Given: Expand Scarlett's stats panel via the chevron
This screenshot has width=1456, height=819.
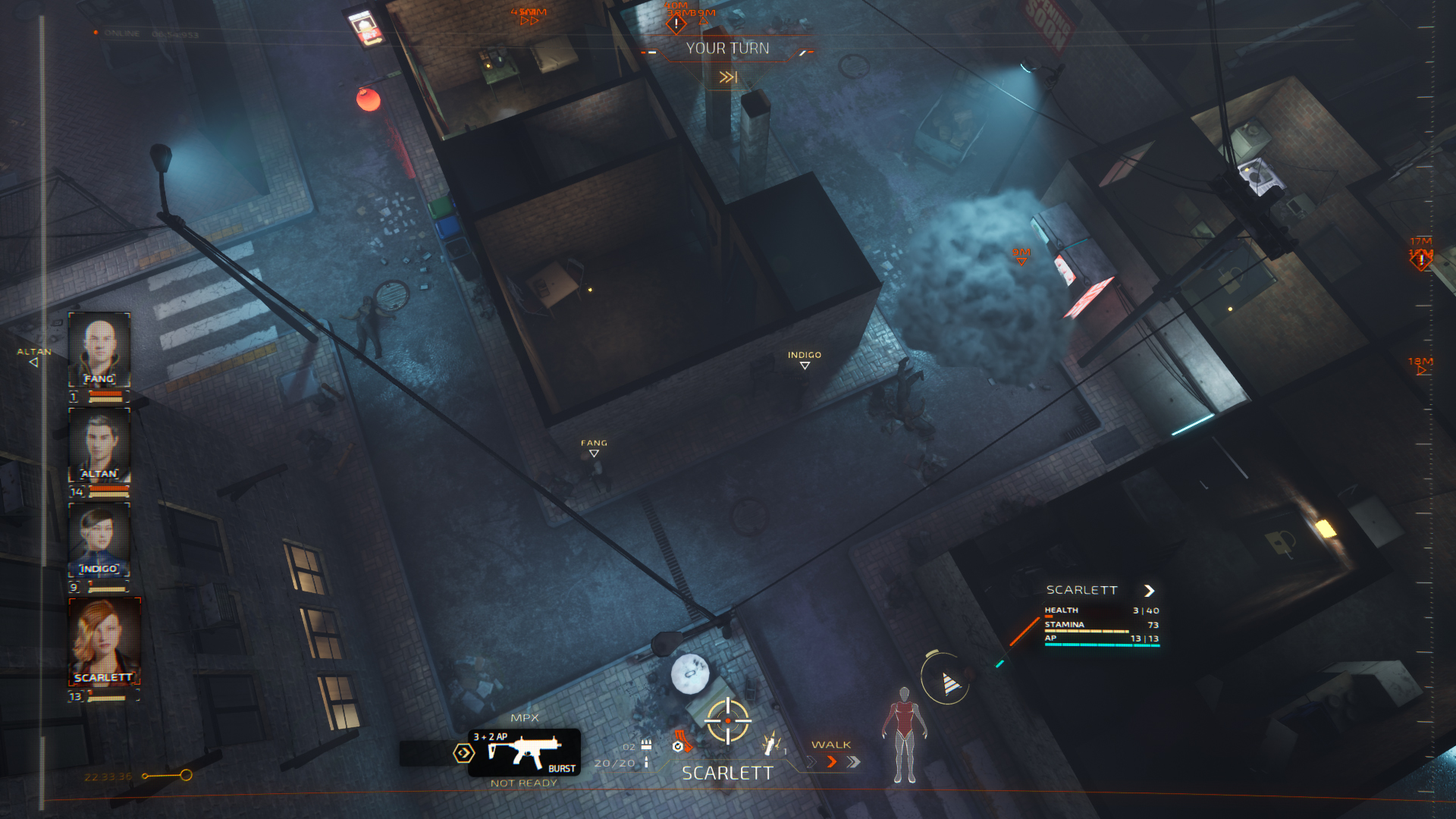Looking at the screenshot, I should [x=1151, y=590].
